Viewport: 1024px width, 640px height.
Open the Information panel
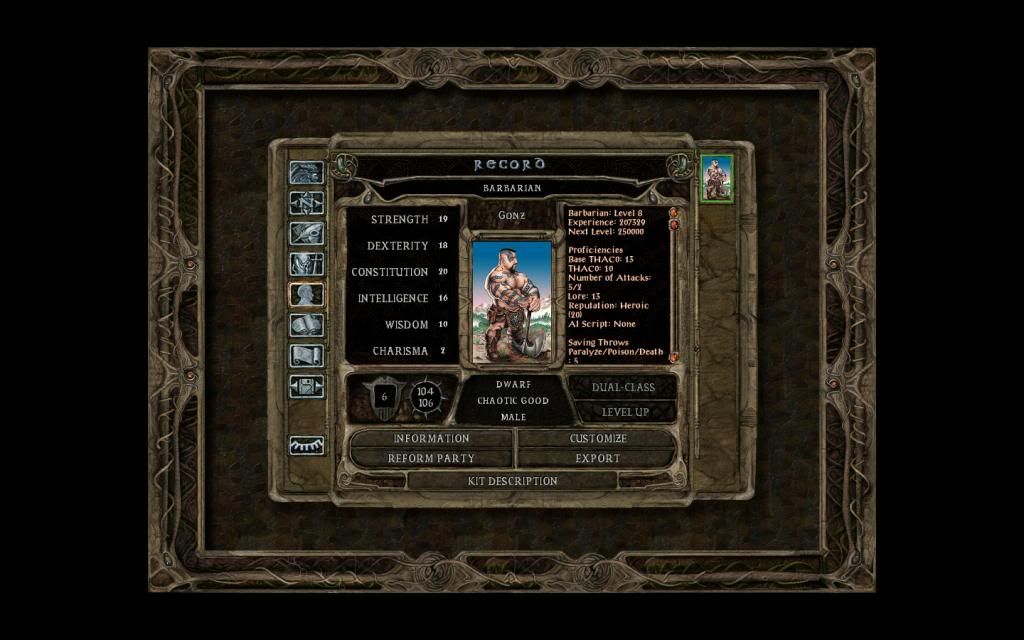coord(431,438)
